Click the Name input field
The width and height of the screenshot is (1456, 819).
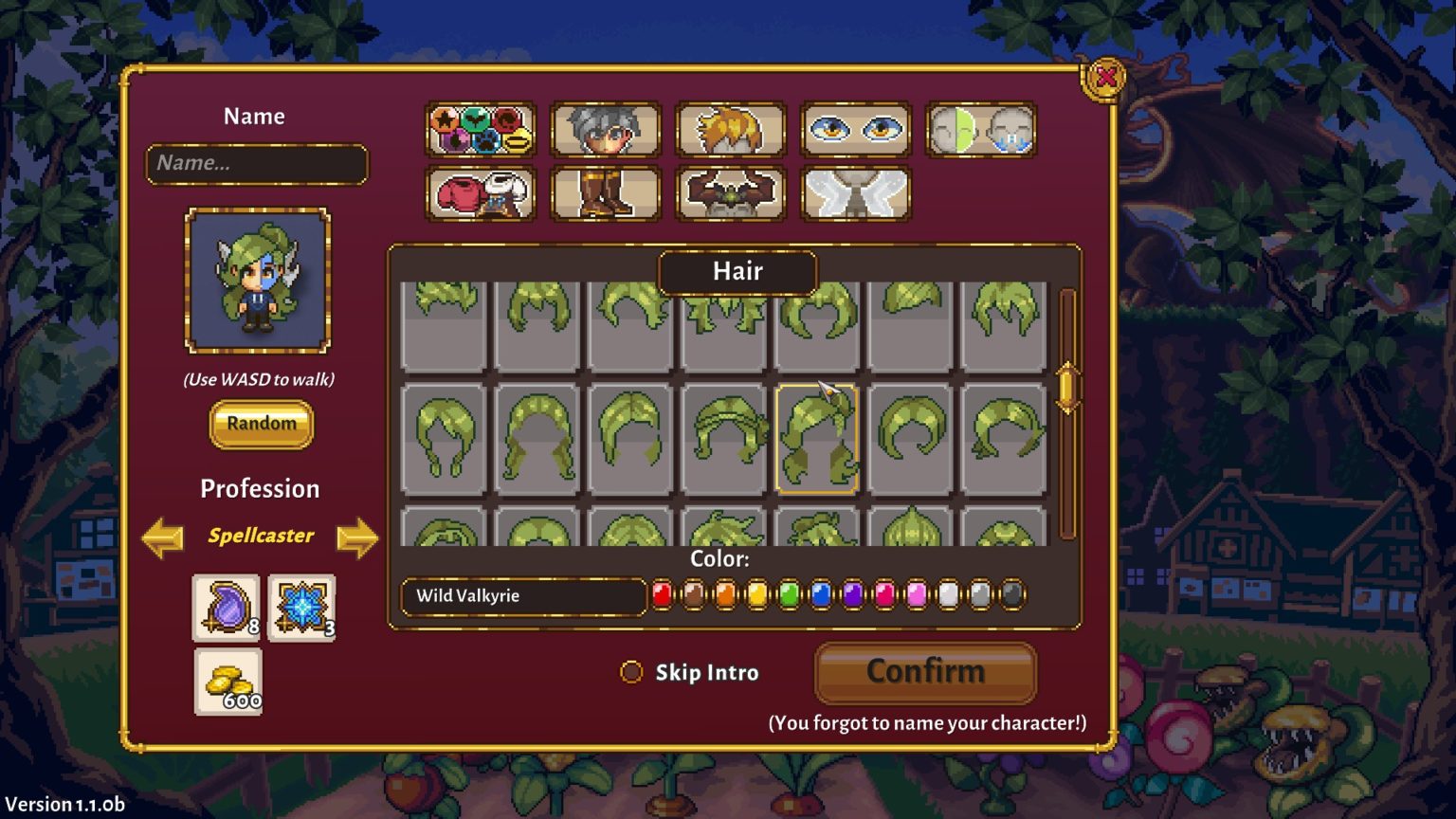pos(256,164)
